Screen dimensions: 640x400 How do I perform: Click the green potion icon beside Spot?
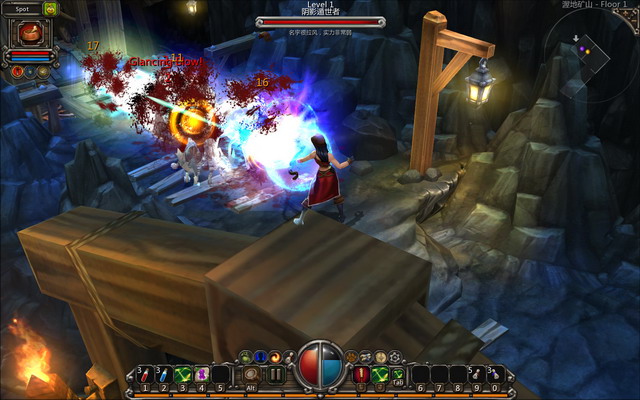pyautogui.click(x=49, y=9)
